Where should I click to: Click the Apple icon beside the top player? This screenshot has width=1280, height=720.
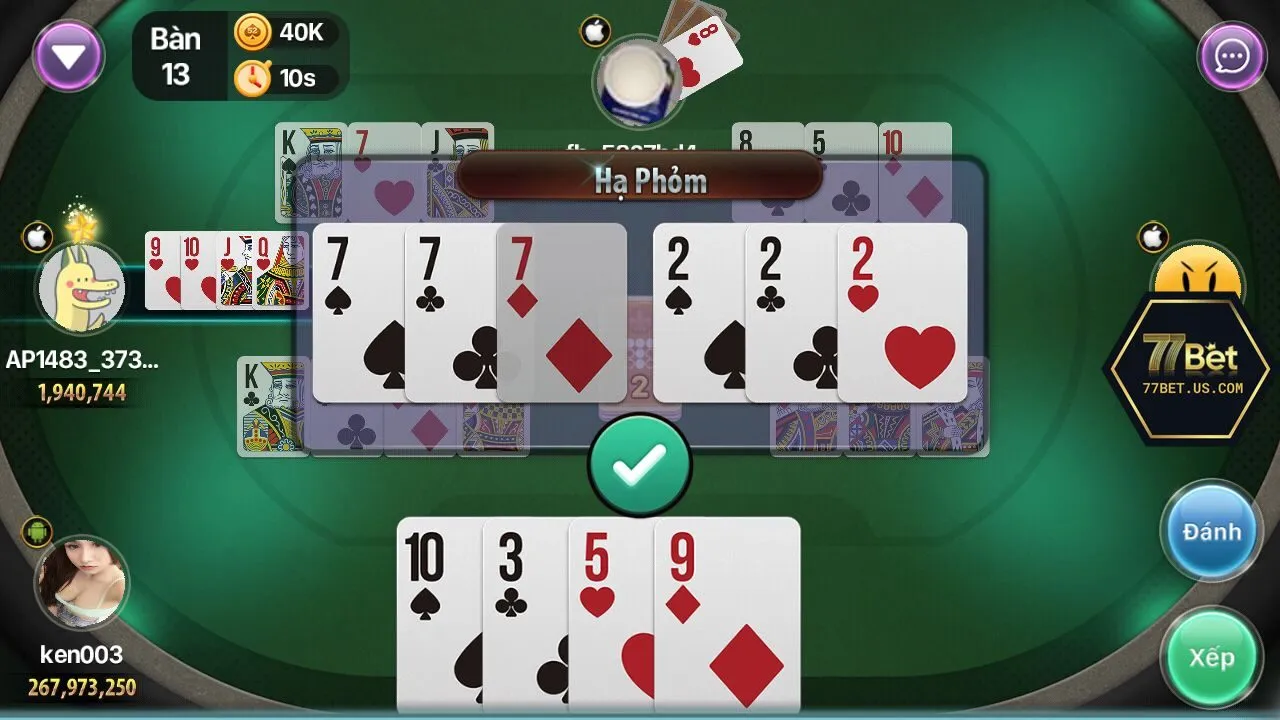coord(594,31)
